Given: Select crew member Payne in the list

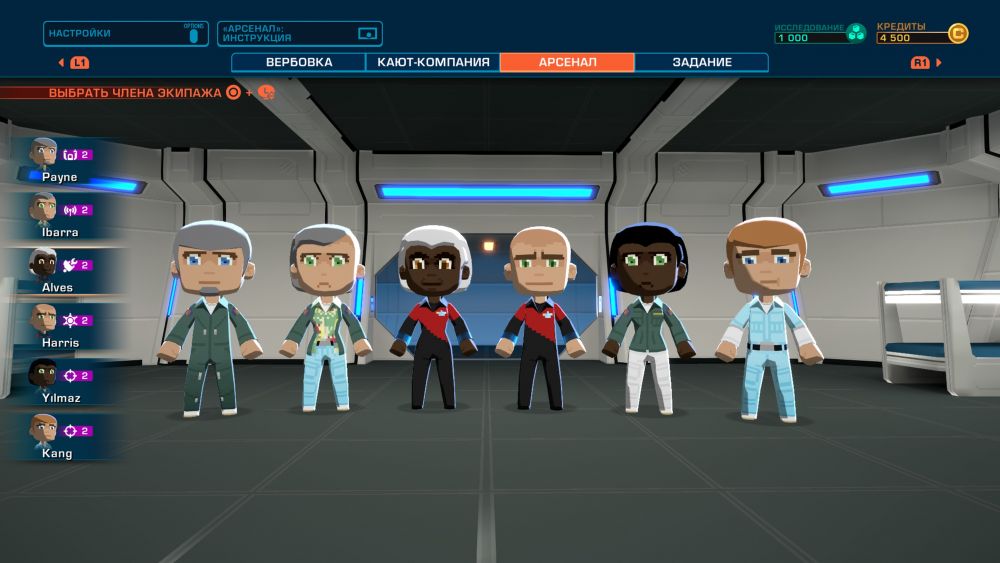Looking at the screenshot, I should click(x=62, y=161).
